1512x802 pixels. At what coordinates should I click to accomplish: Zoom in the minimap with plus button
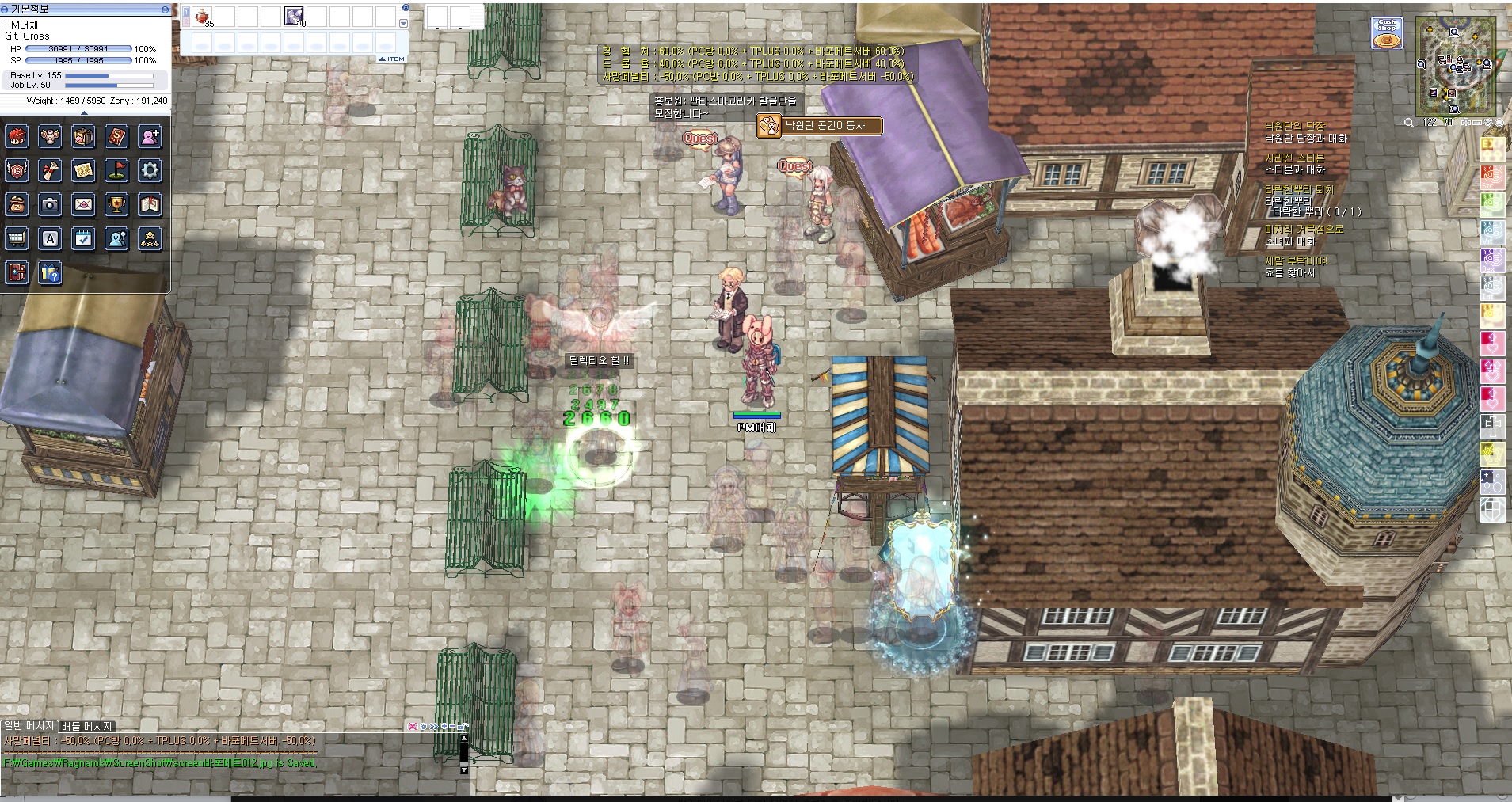click(1466, 123)
